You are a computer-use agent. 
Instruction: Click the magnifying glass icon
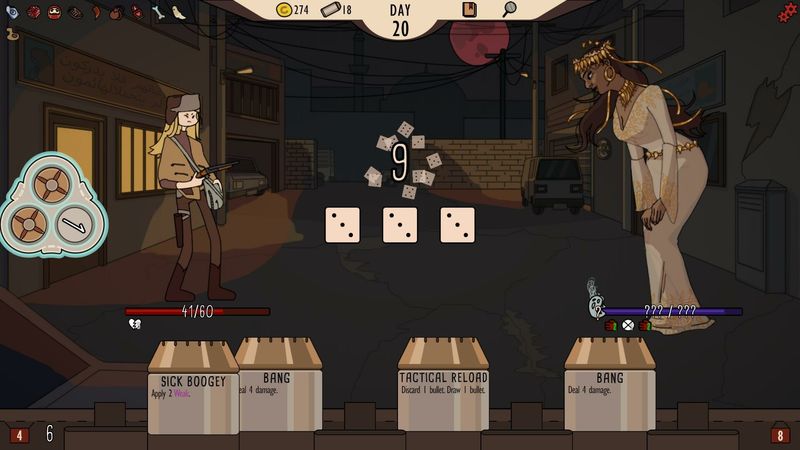pyautogui.click(x=509, y=10)
